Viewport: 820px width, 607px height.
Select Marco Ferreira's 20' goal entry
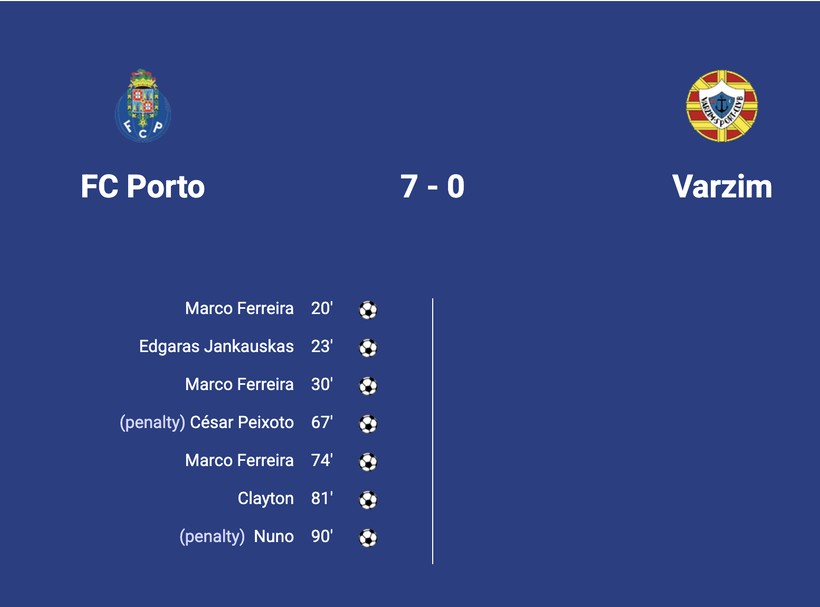[x=239, y=309]
